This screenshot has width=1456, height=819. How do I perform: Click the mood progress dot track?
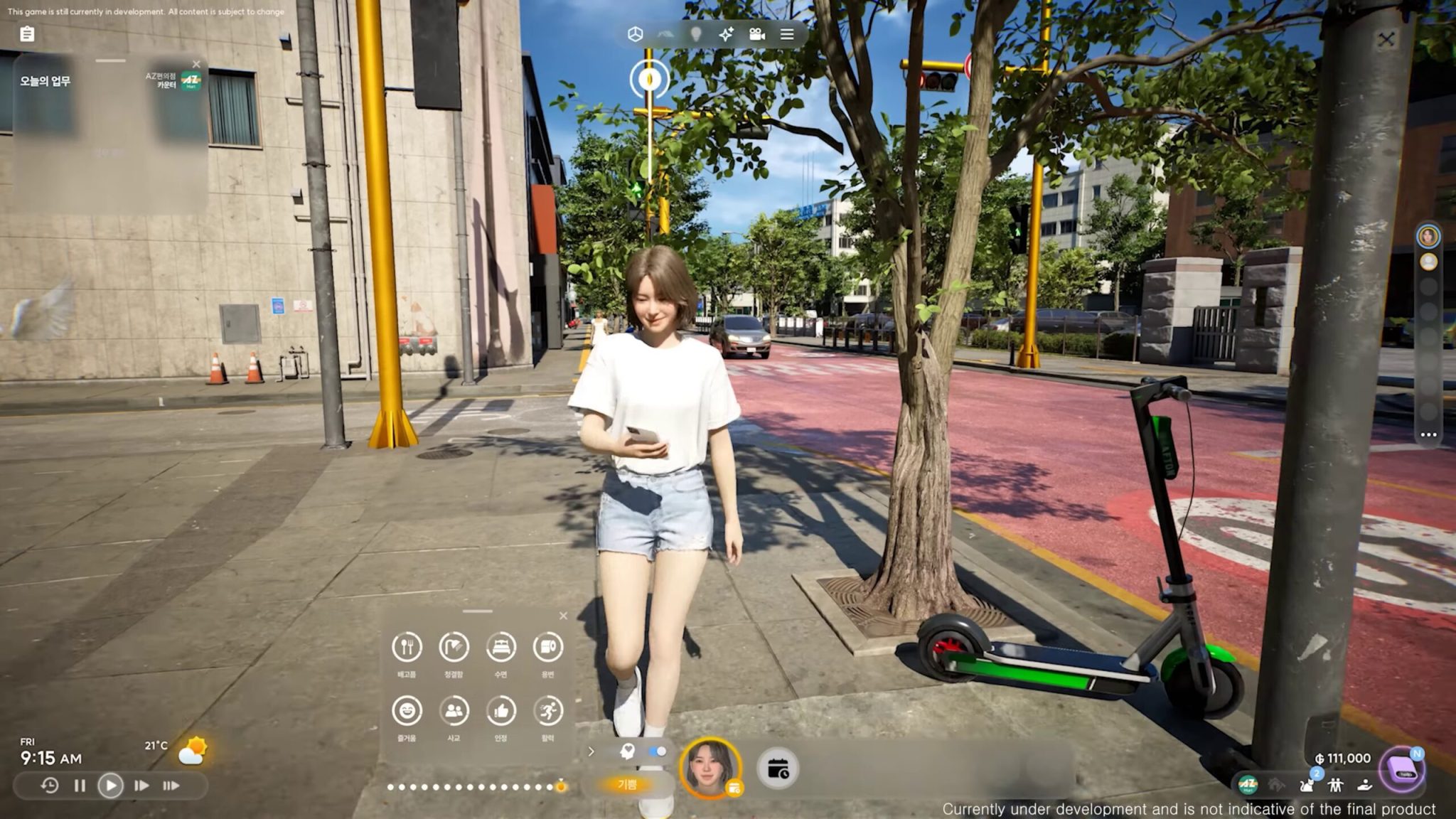click(x=475, y=785)
